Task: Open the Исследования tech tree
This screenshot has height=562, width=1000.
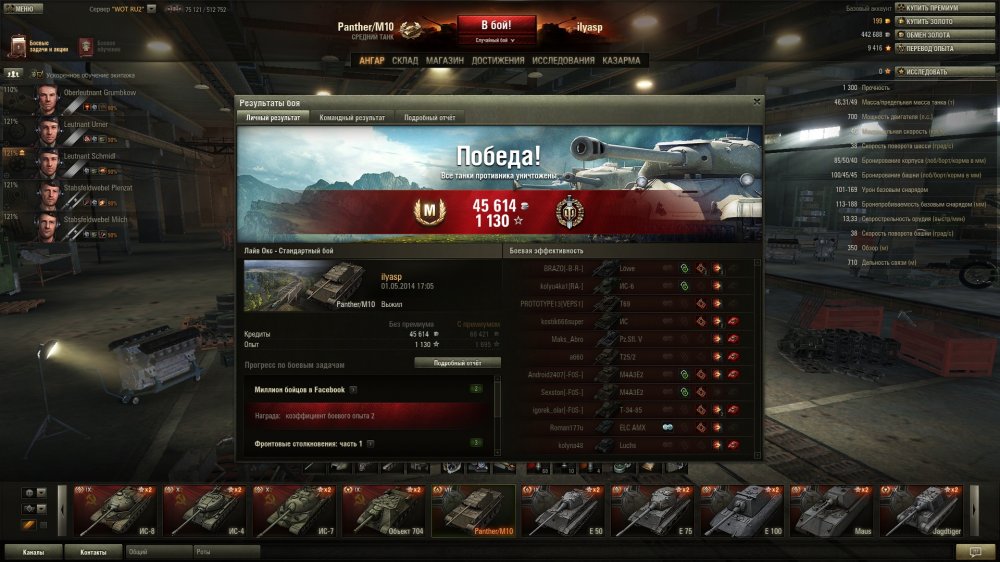Action: (564, 60)
